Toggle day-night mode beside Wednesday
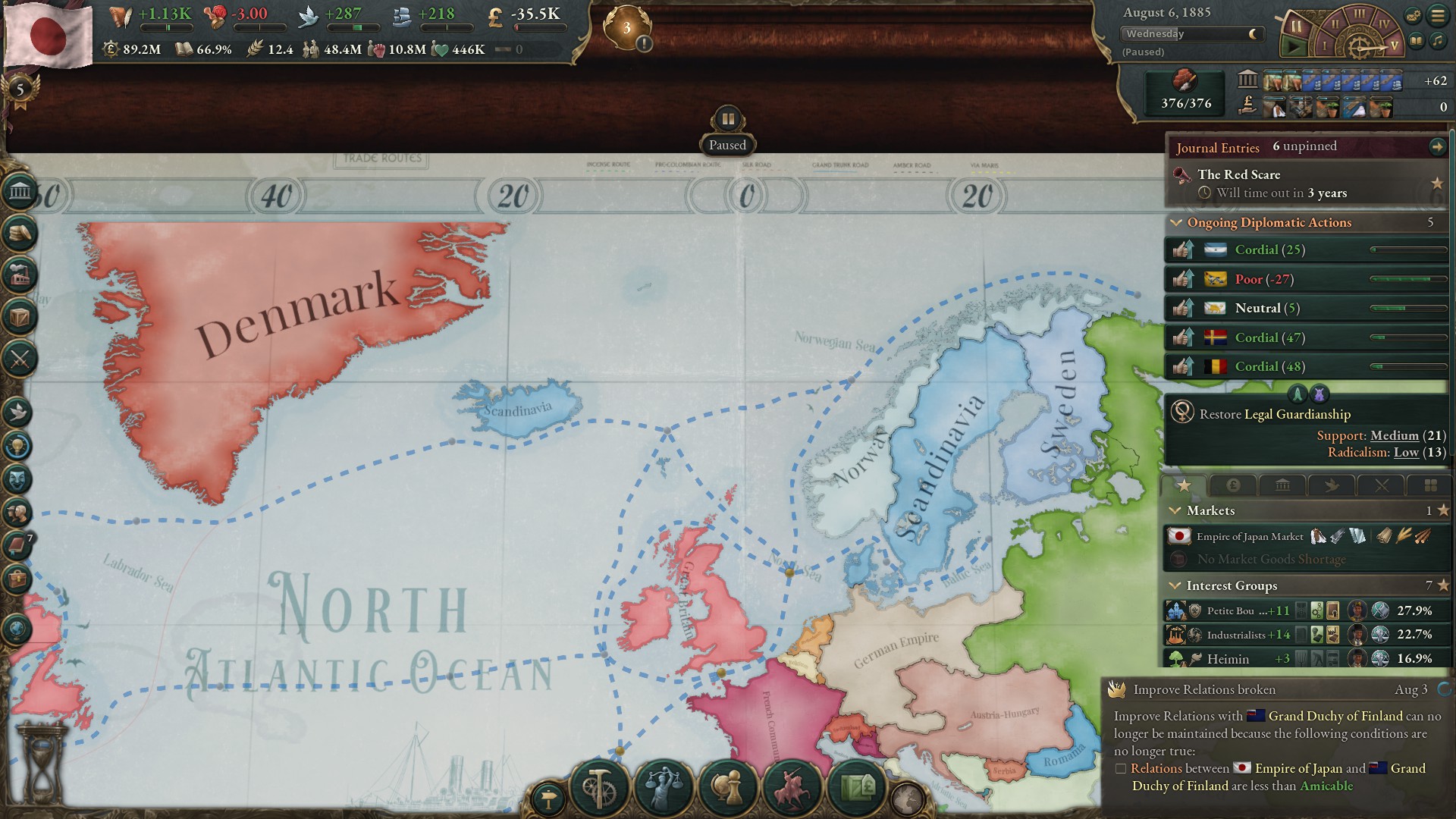1456x819 pixels. click(1252, 34)
